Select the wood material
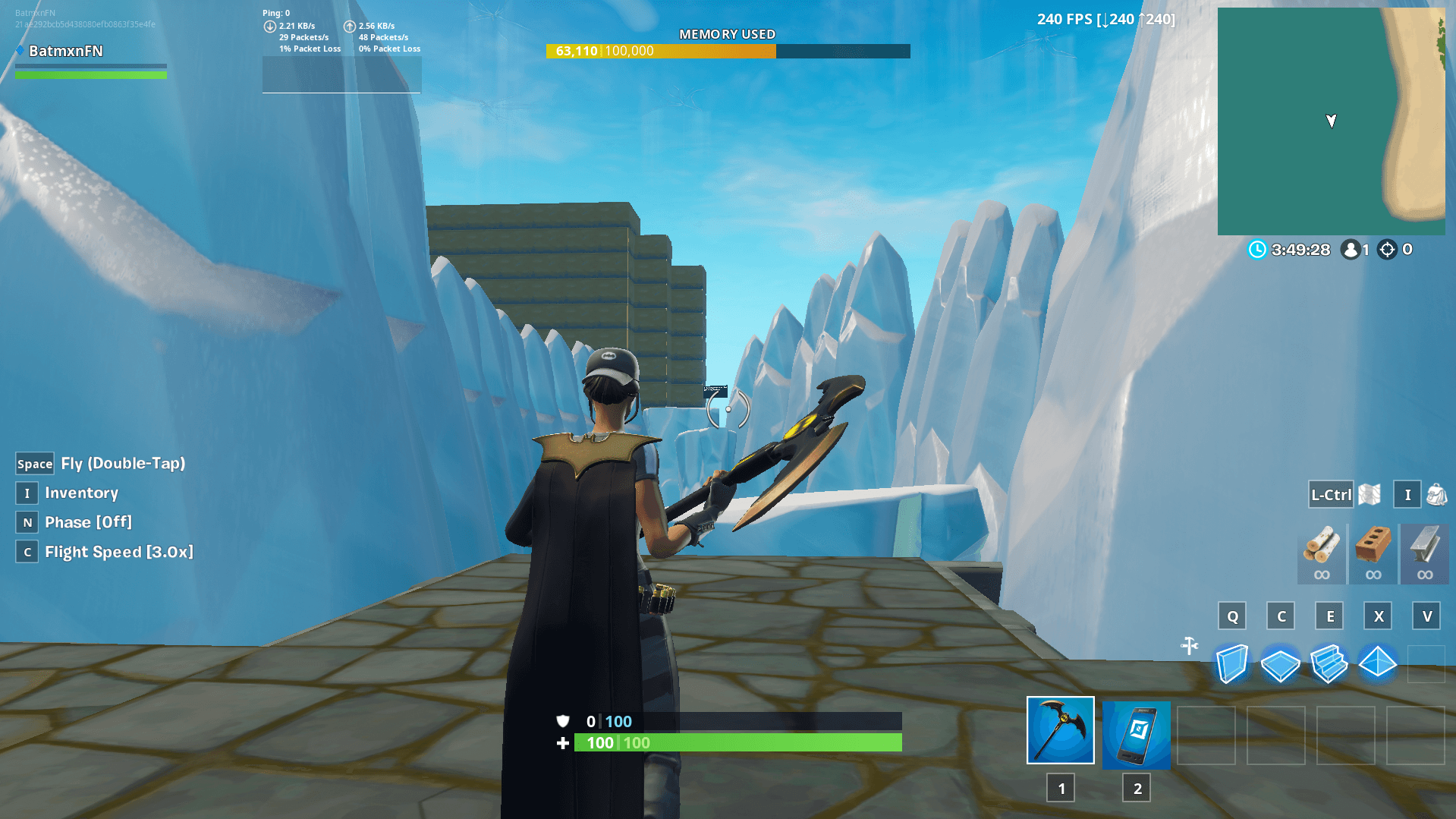 1320,554
